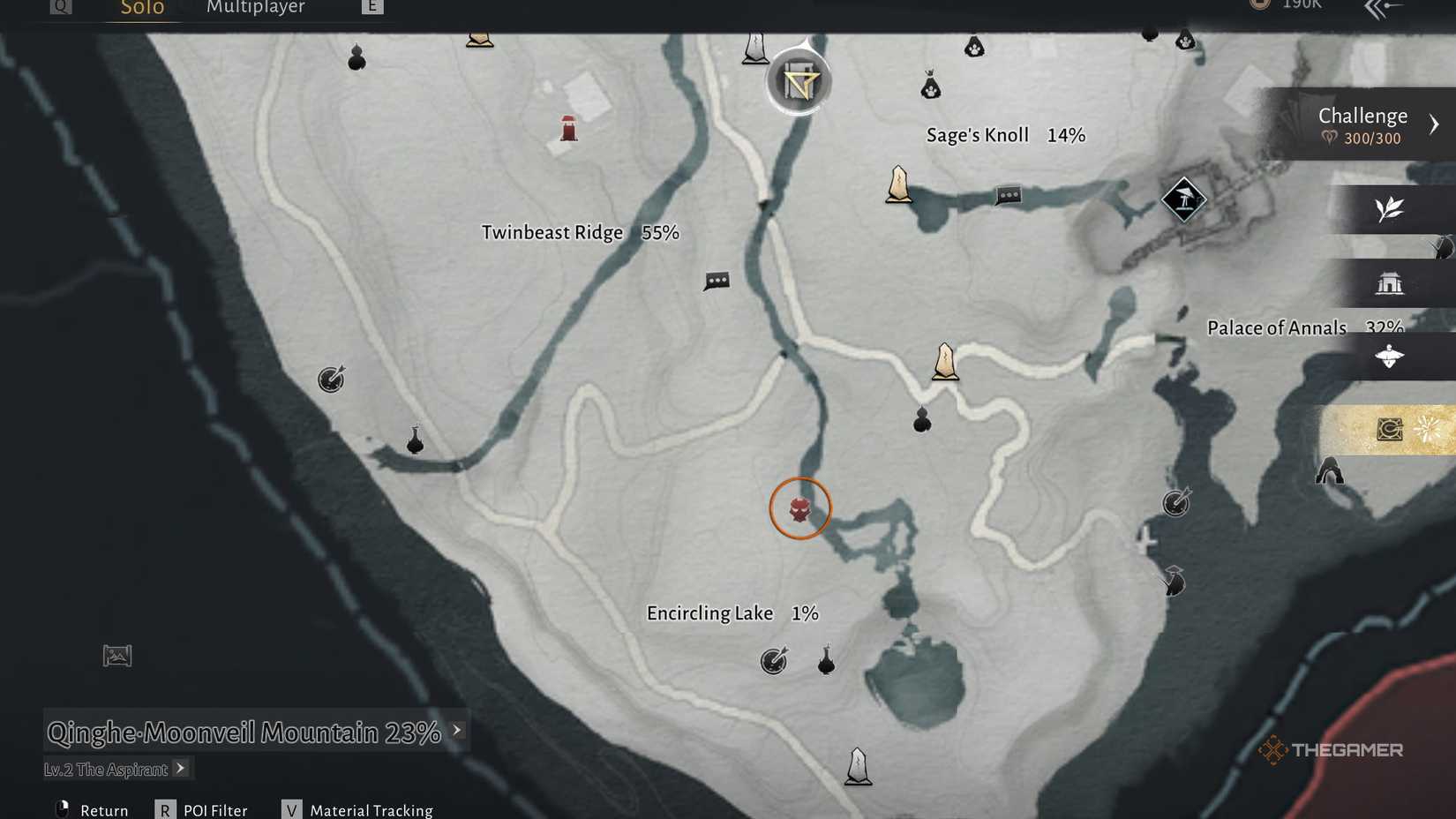The height and width of the screenshot is (819, 1456).
Task: Click the white stone tablet marker at map bottom
Action: pyautogui.click(x=856, y=764)
